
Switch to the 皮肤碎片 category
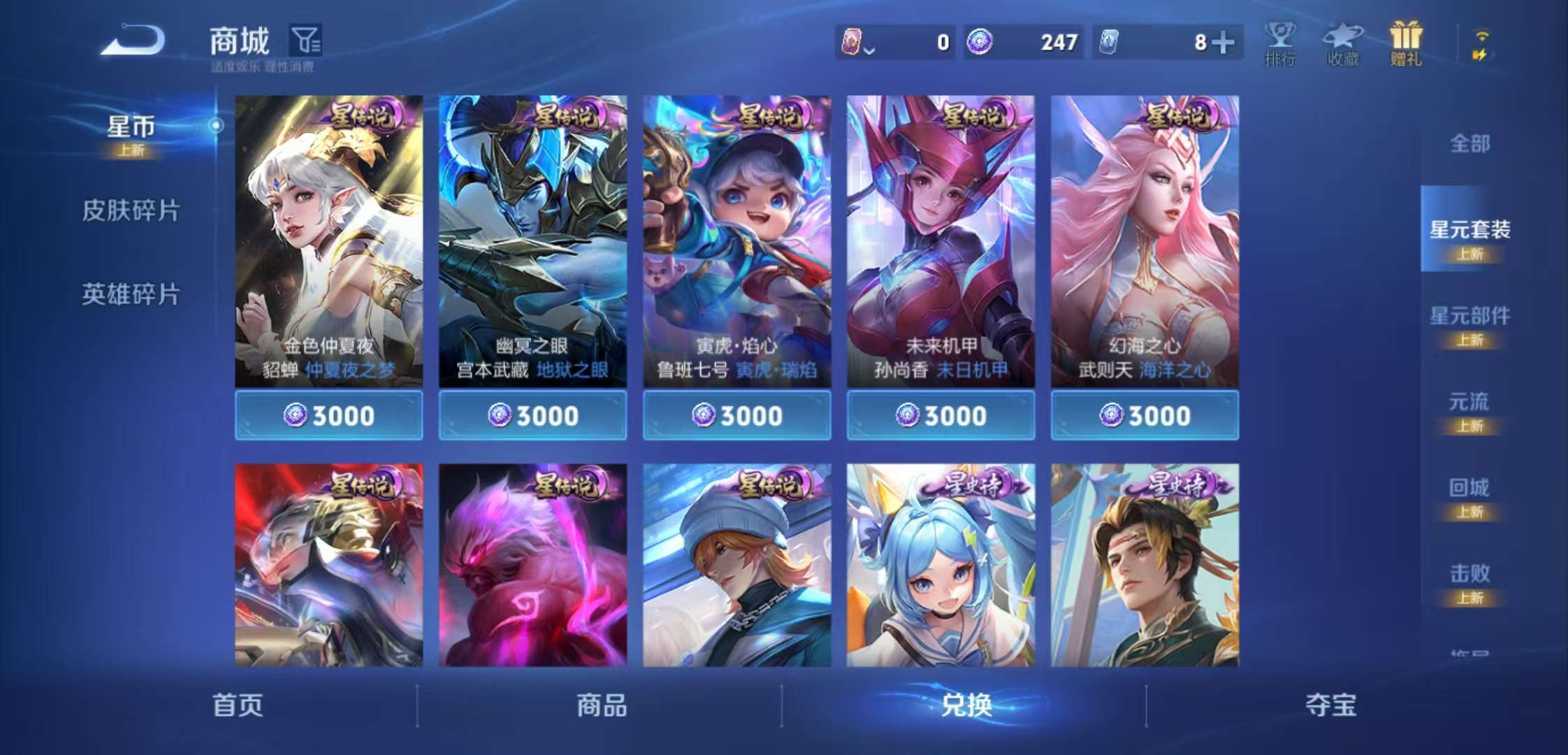point(130,210)
